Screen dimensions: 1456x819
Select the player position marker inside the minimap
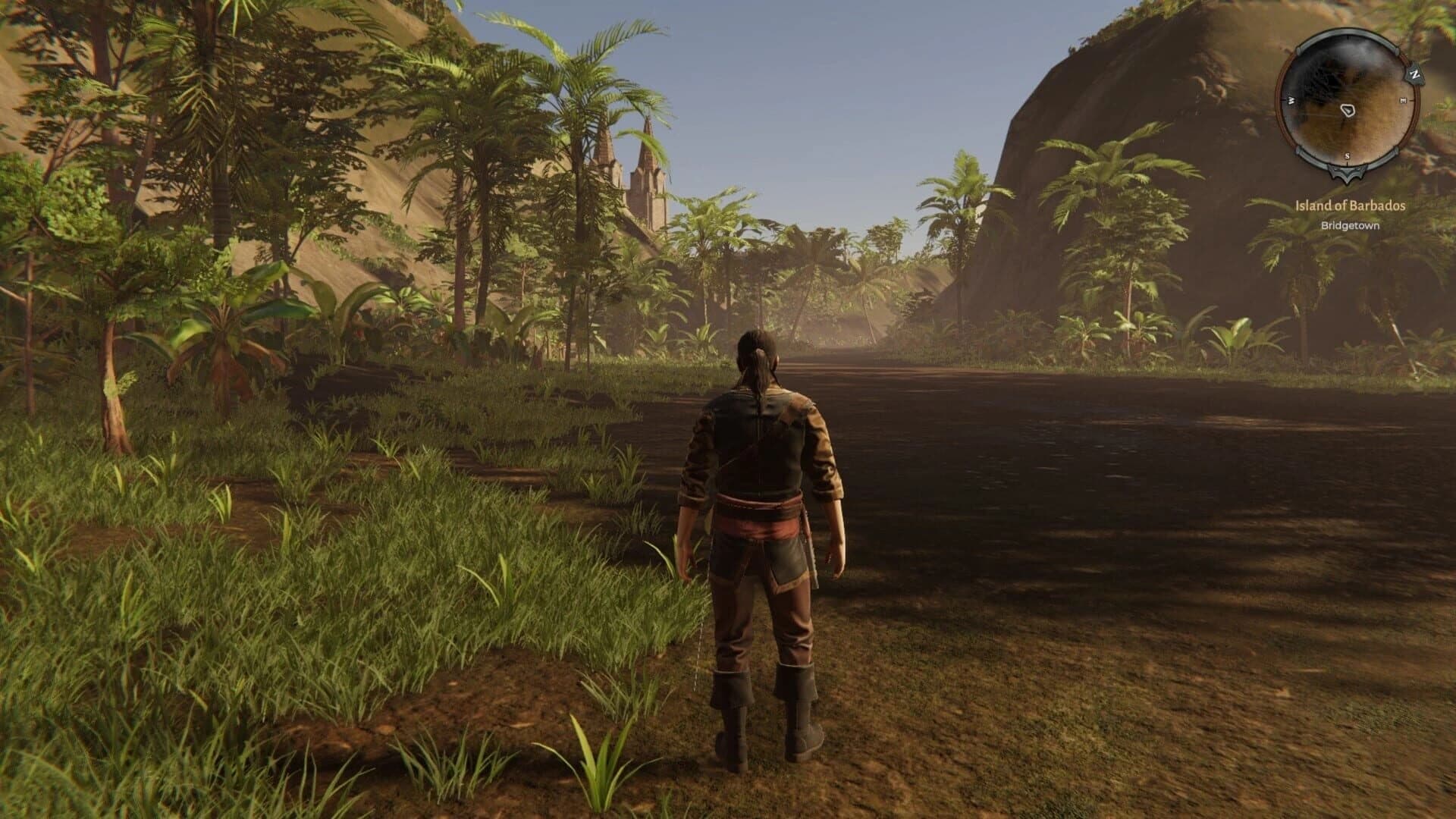(1348, 110)
